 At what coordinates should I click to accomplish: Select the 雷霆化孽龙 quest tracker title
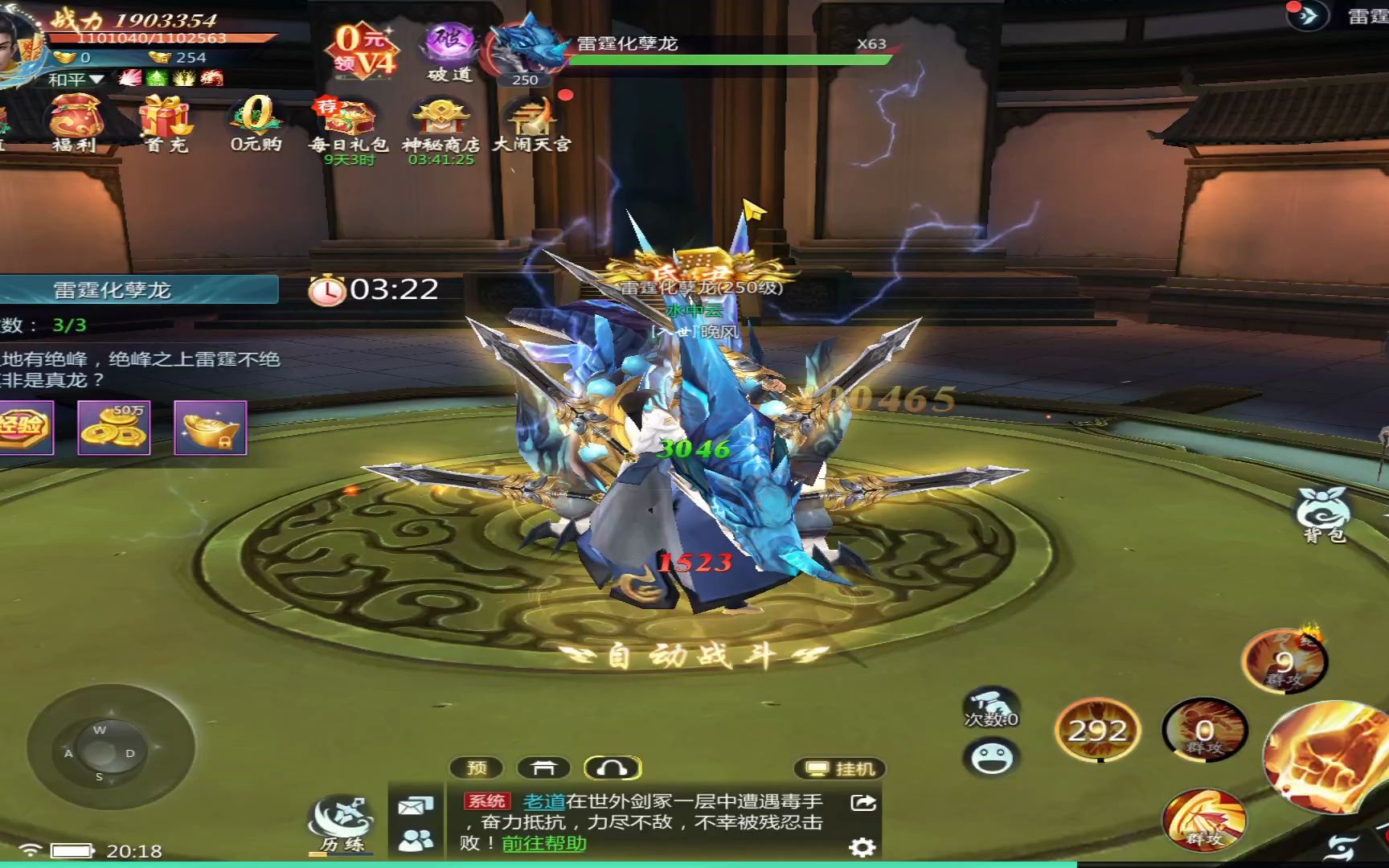pos(113,290)
